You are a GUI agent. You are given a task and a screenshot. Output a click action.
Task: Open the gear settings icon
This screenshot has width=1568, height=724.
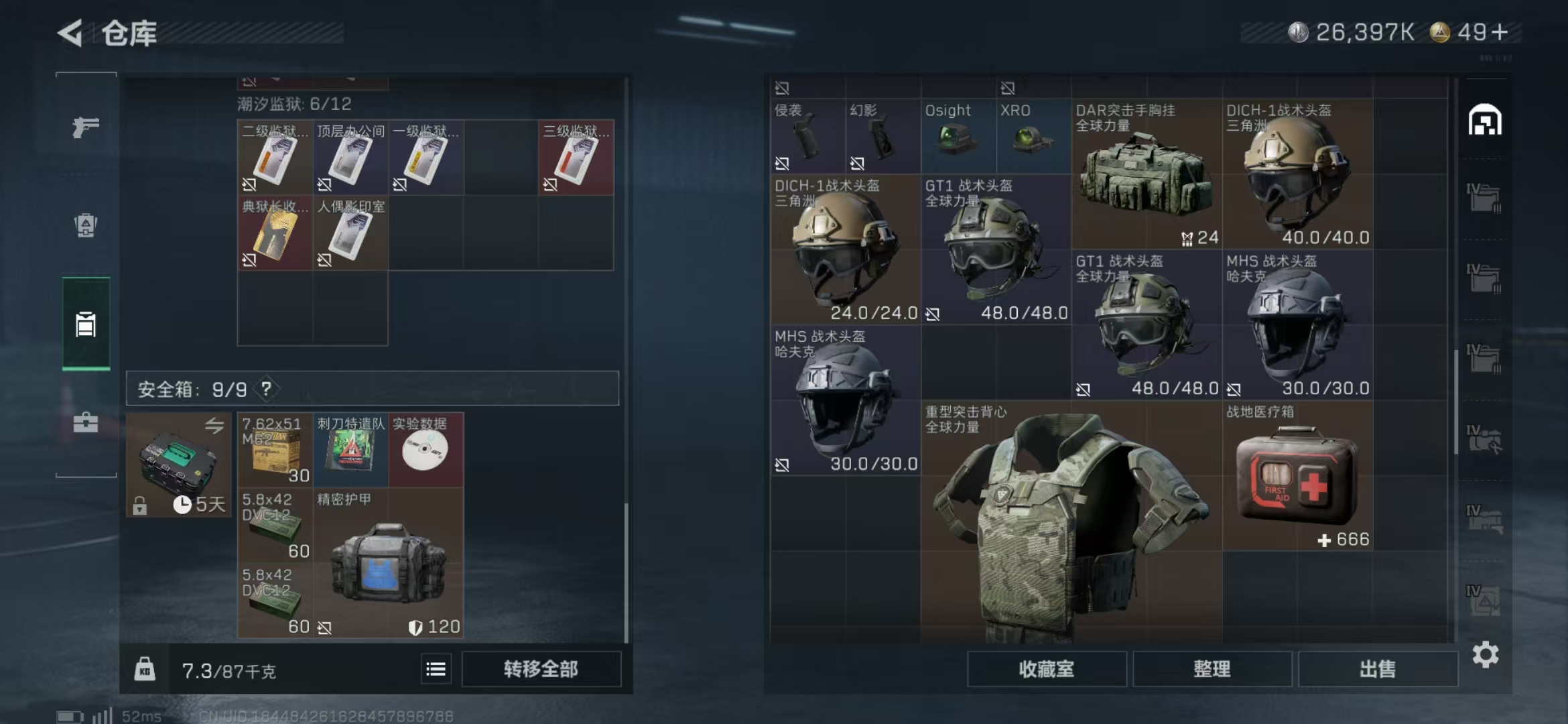tap(1485, 654)
